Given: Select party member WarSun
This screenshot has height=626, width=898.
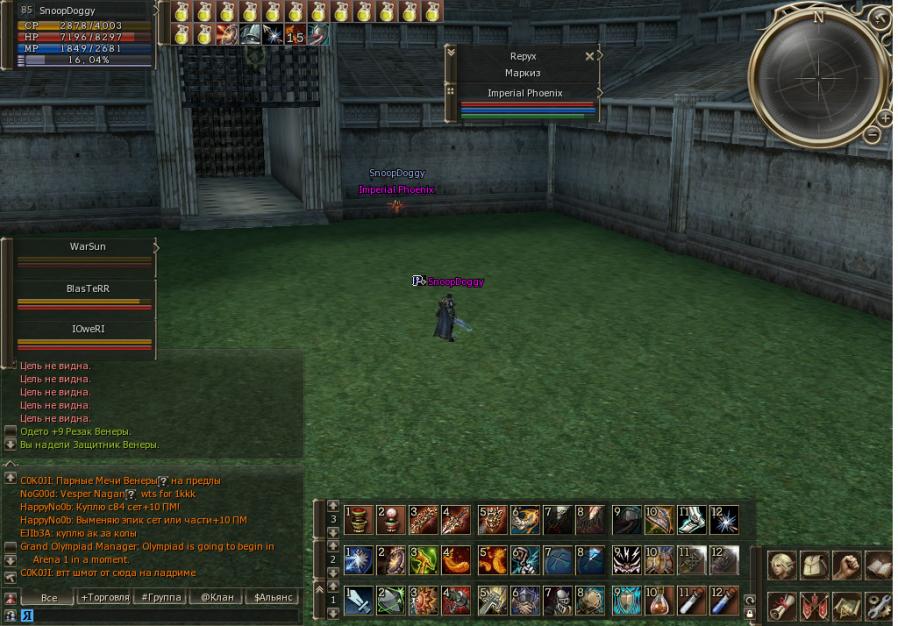Looking at the screenshot, I should pyautogui.click(x=86, y=246).
